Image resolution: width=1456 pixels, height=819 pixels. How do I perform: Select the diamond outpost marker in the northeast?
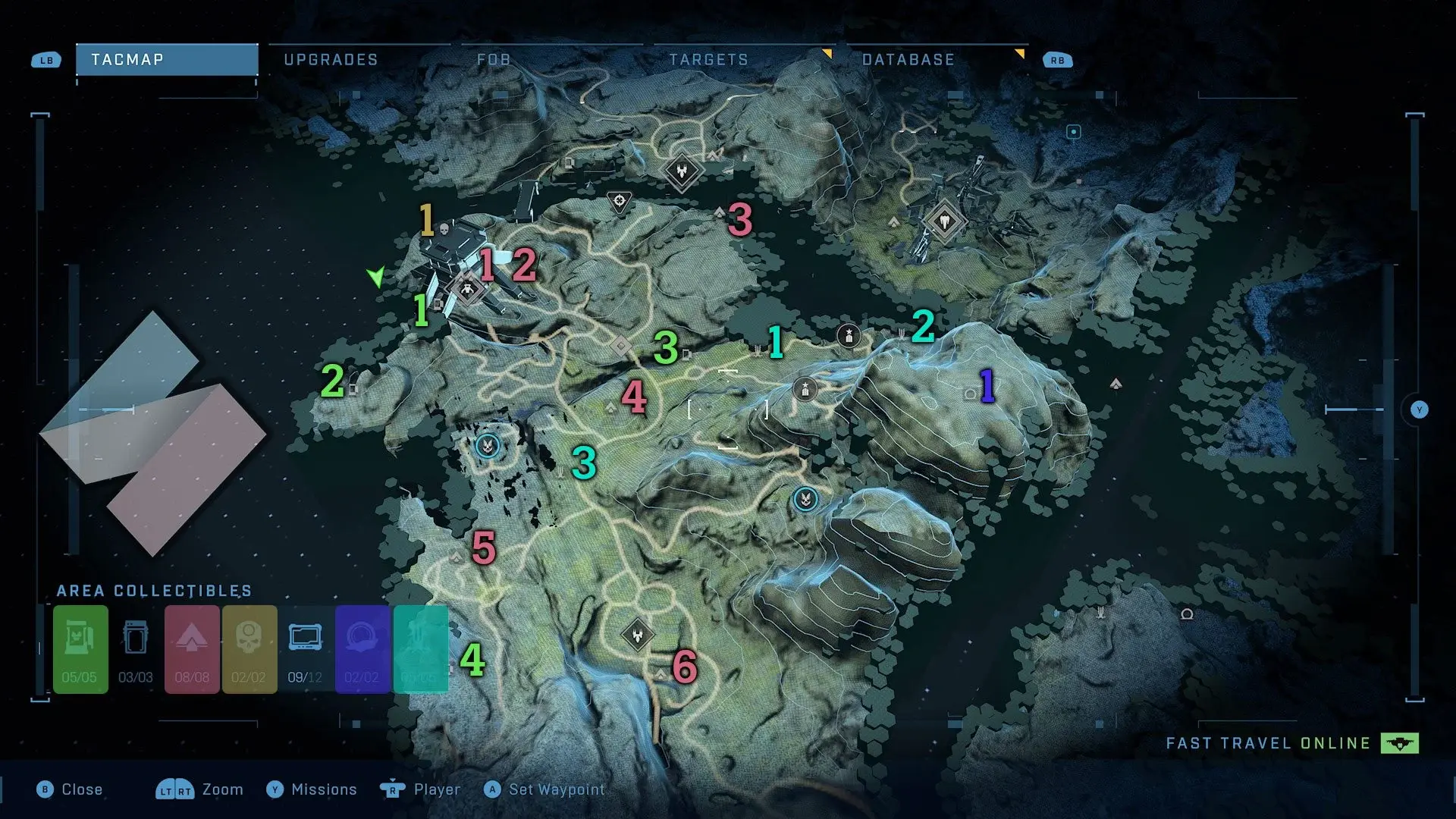pos(944,222)
